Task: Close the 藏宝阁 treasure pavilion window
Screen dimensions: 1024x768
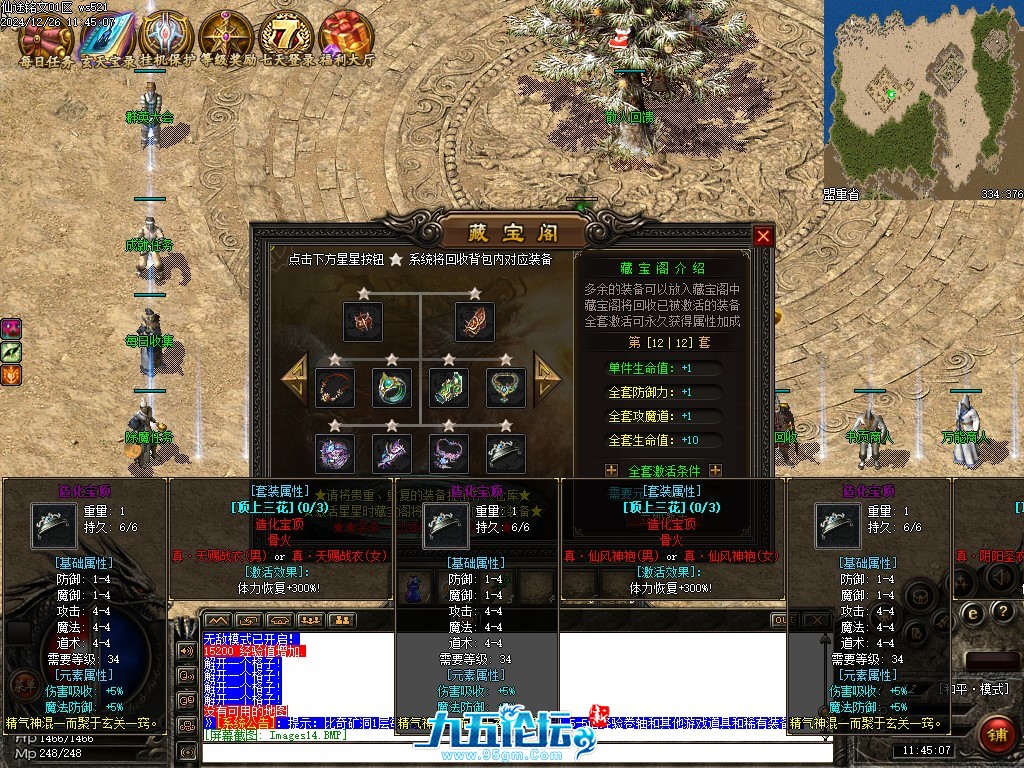Action: pos(763,236)
